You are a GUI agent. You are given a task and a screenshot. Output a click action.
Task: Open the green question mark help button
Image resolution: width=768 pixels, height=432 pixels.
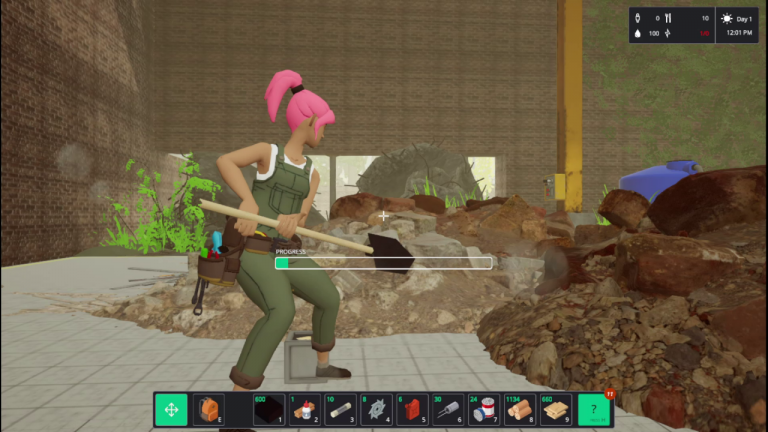coord(595,410)
